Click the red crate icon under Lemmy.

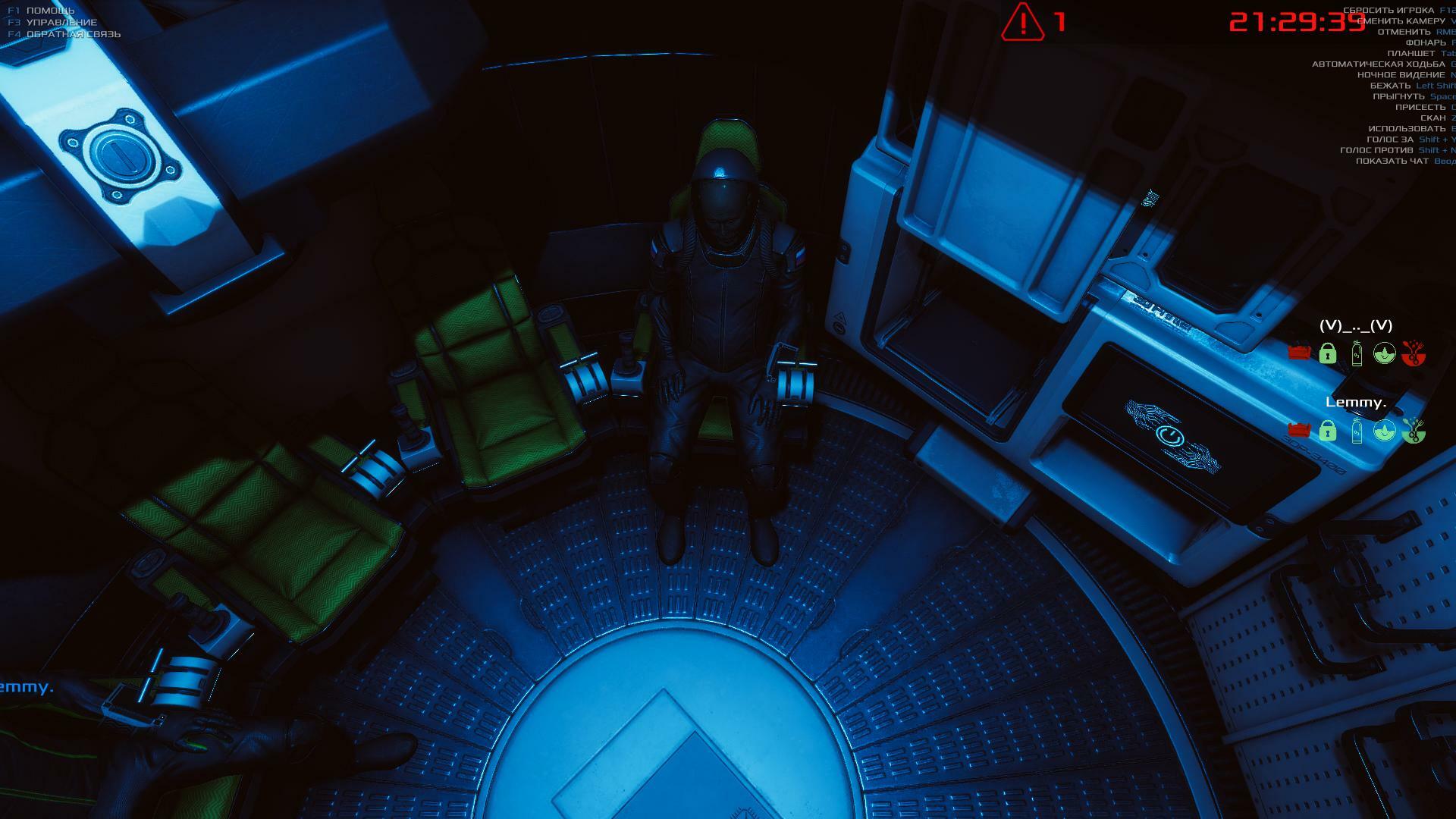(x=1299, y=430)
